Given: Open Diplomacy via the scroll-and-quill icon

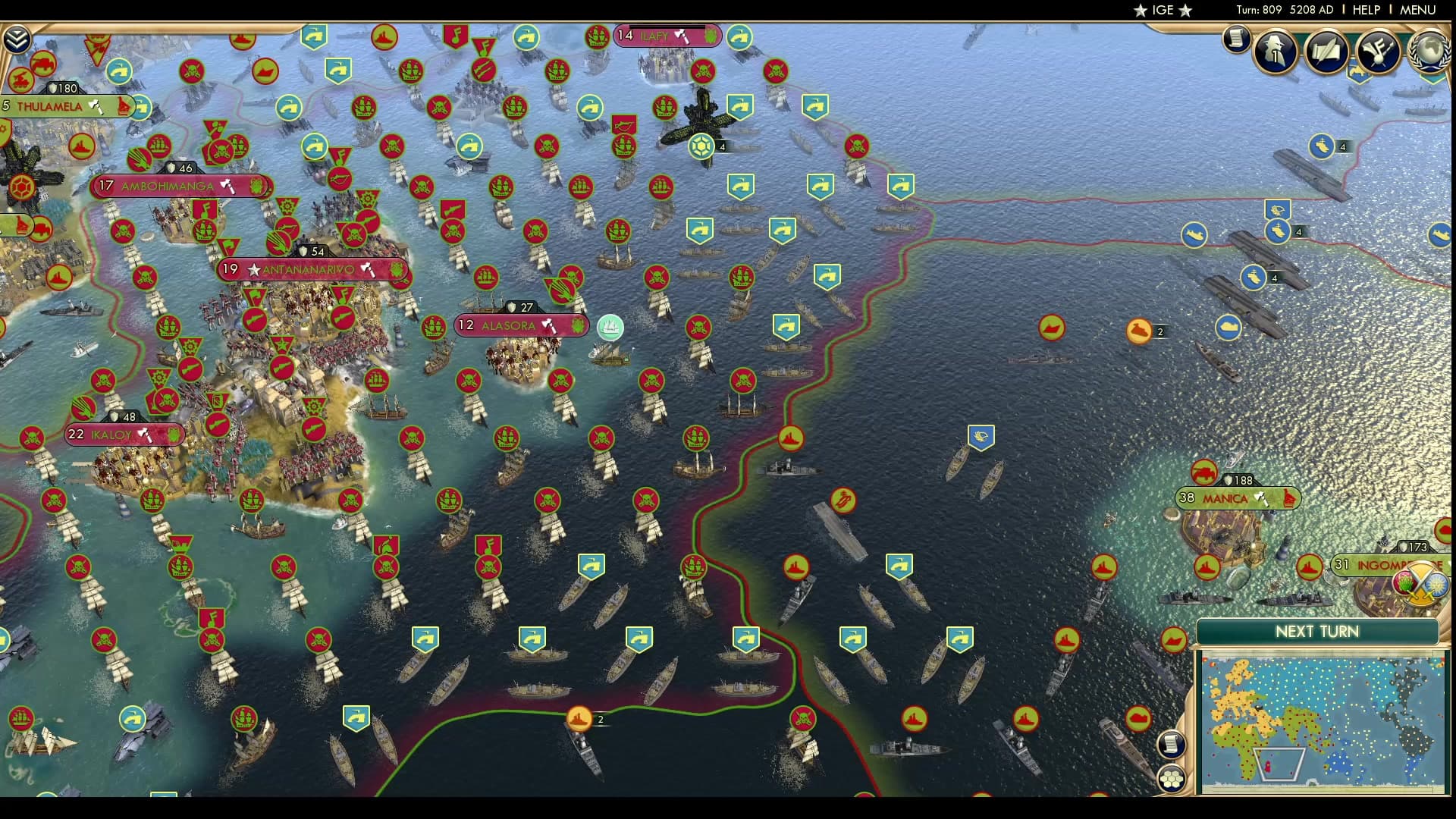Looking at the screenshot, I should tap(1327, 51).
